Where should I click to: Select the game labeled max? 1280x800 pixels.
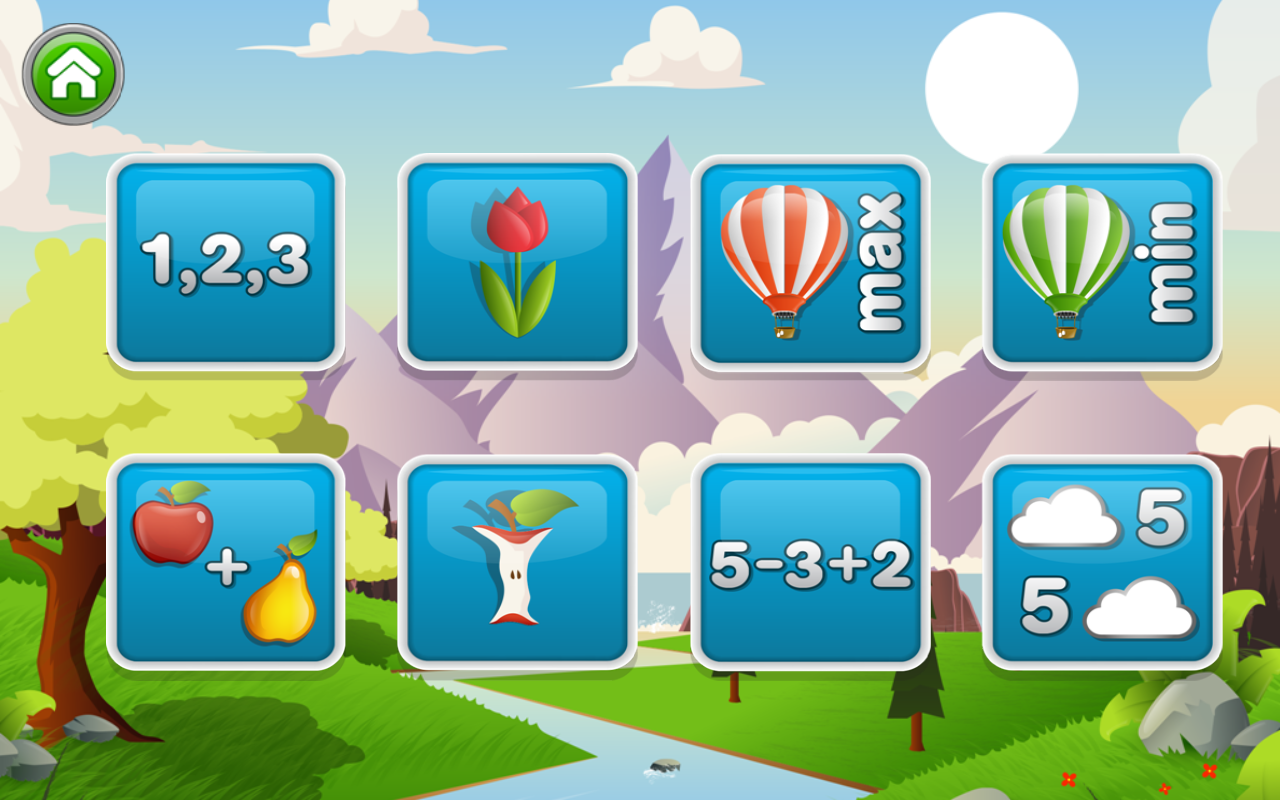810,263
